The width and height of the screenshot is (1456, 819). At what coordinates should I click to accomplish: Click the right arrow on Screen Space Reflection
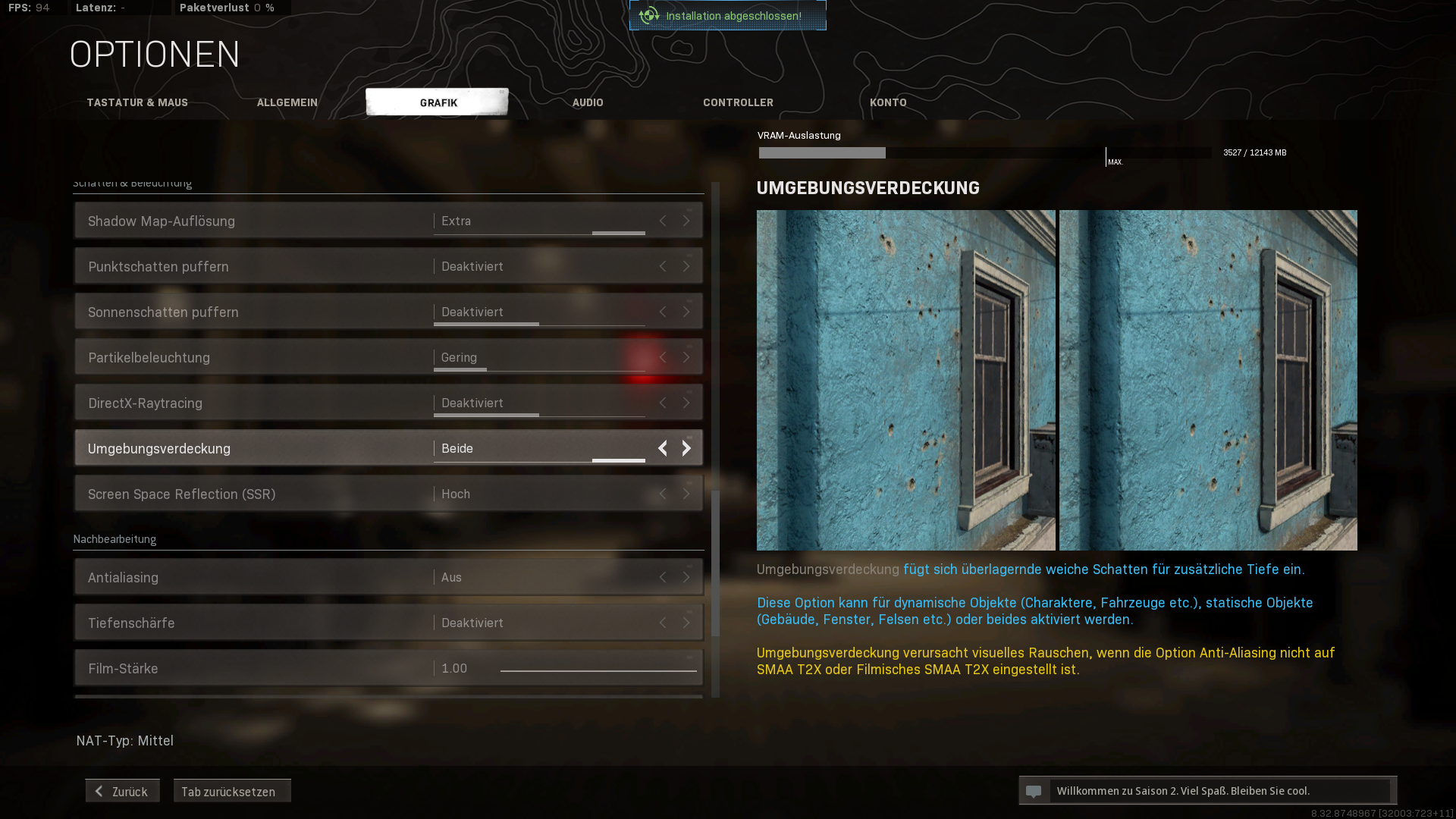(686, 494)
